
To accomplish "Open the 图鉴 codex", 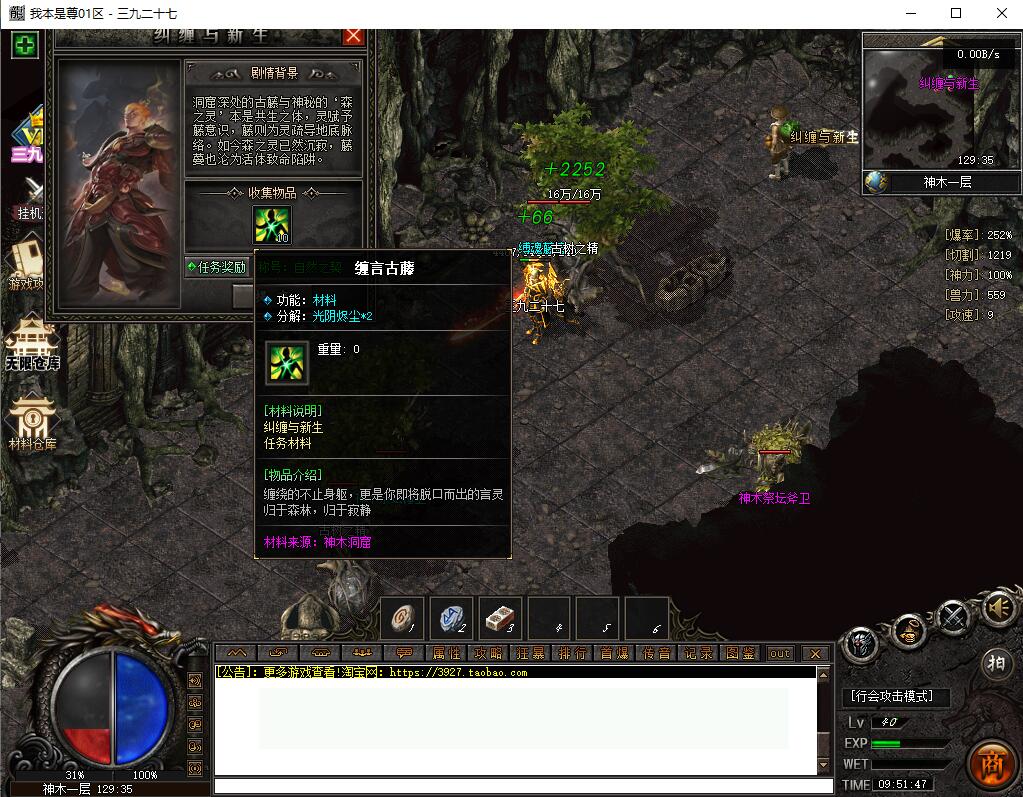I will pyautogui.click(x=740, y=653).
